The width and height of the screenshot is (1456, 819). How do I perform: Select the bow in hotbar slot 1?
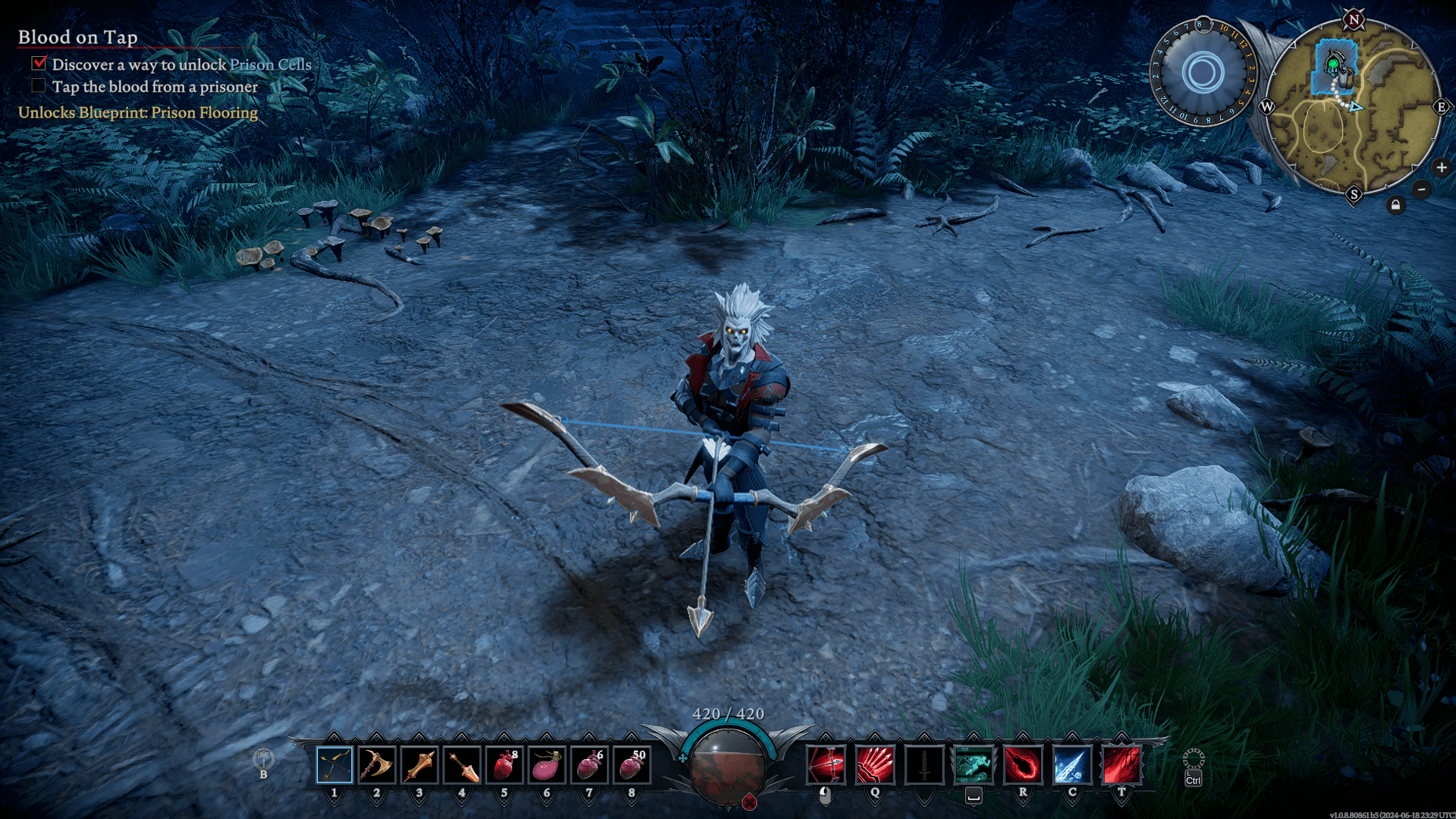[335, 765]
